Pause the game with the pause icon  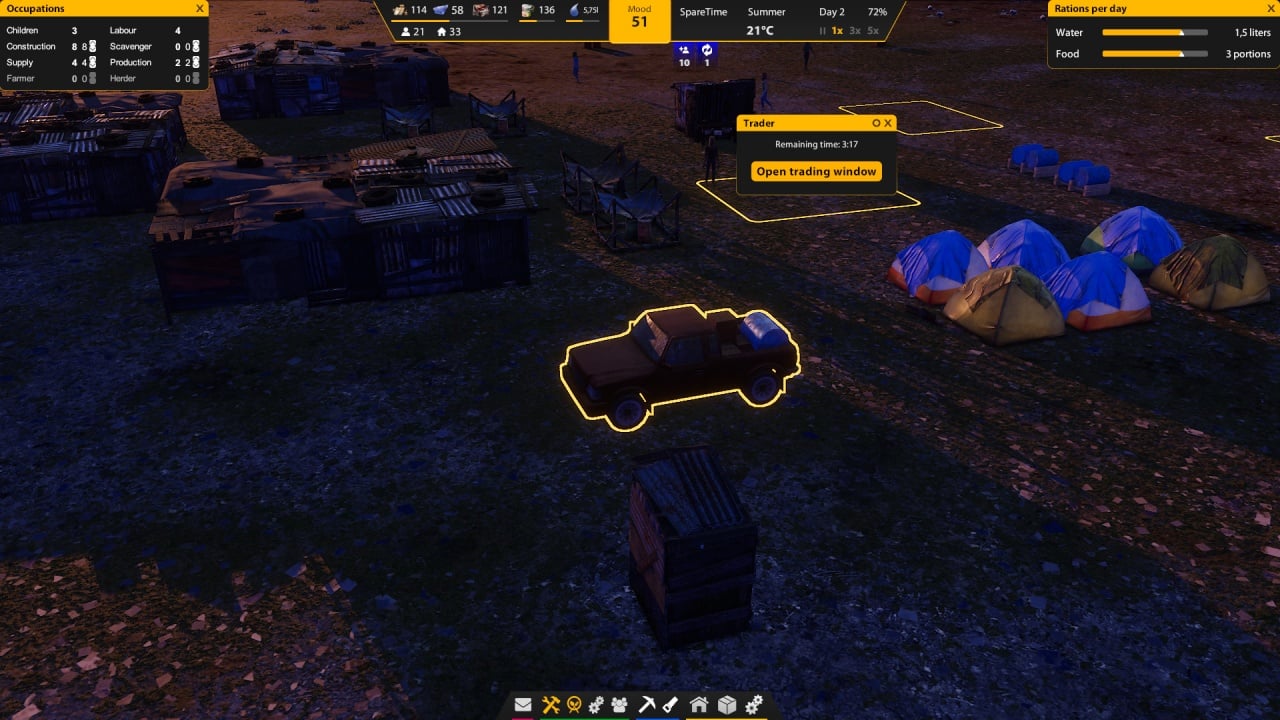click(x=823, y=31)
